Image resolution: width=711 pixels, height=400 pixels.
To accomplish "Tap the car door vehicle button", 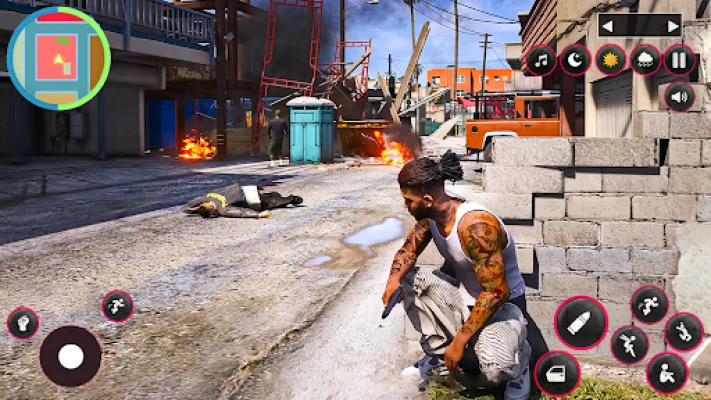I will click(557, 374).
